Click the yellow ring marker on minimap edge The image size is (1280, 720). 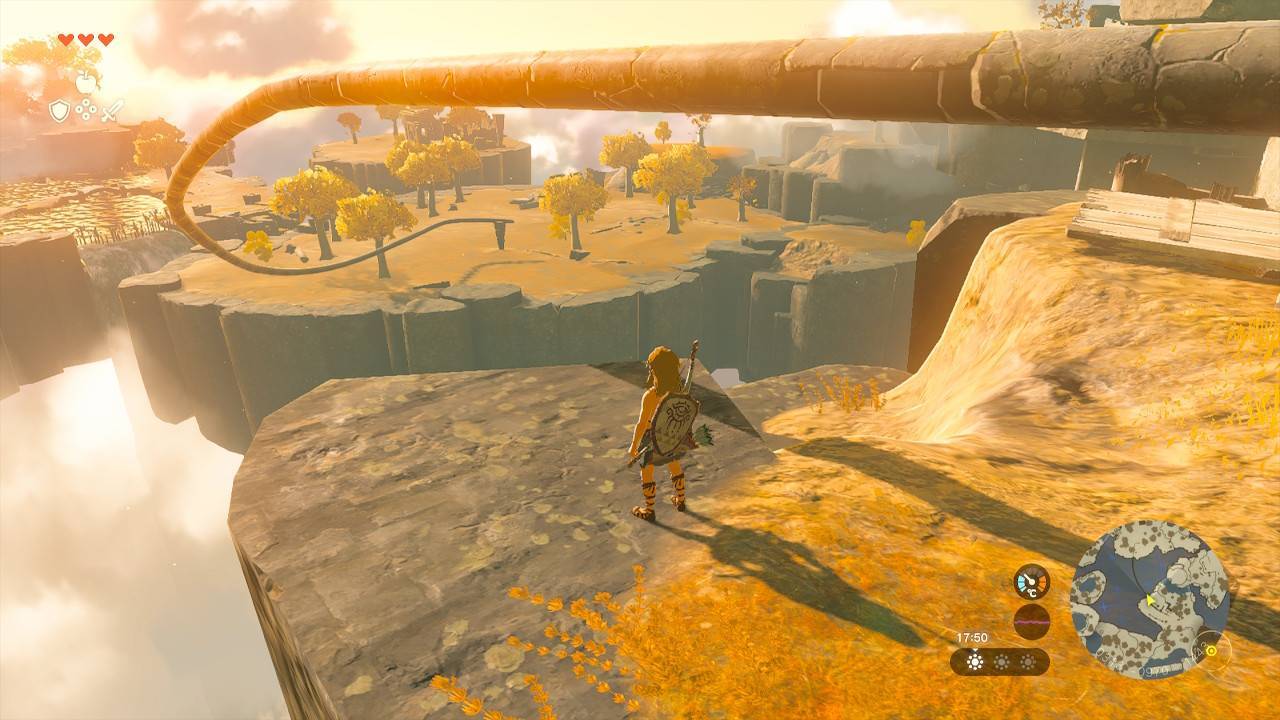tap(1212, 649)
